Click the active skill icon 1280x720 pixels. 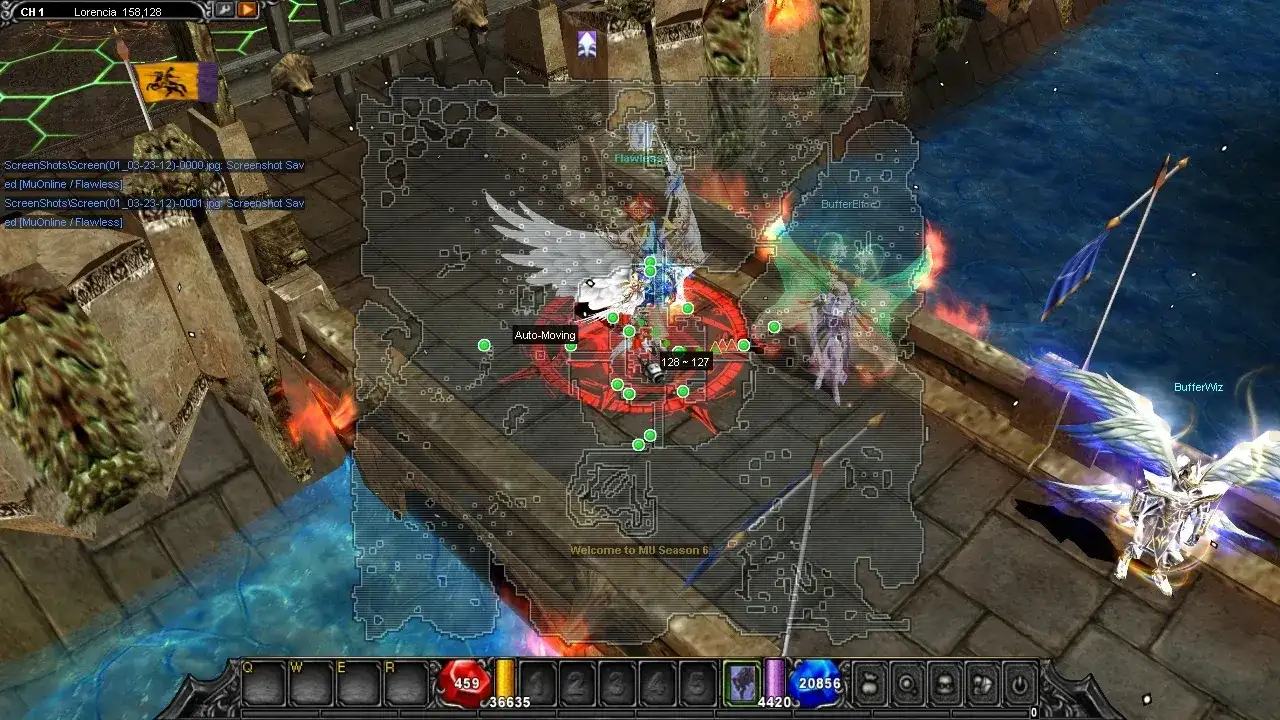click(x=742, y=683)
